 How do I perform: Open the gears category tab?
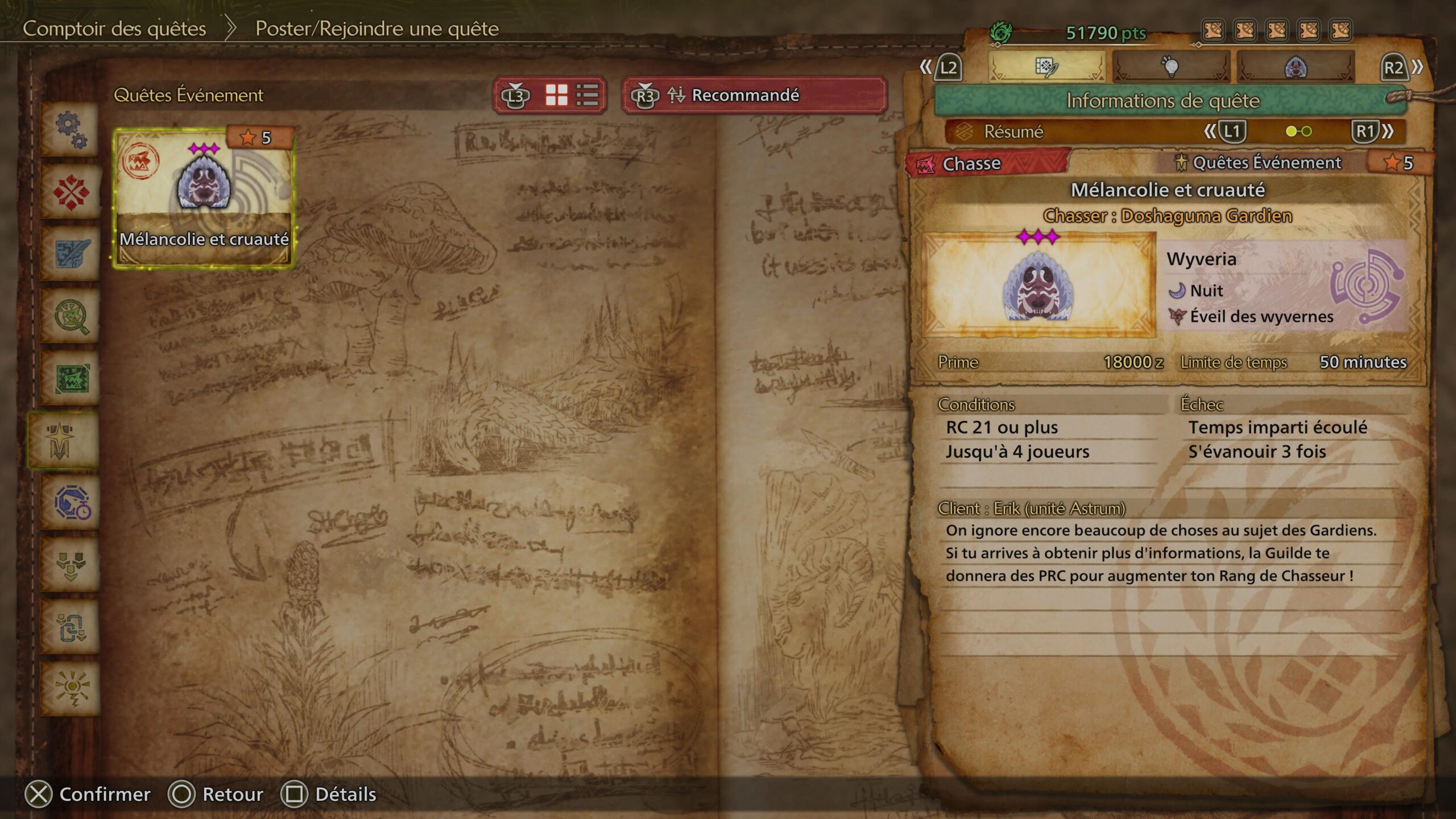click(71, 130)
